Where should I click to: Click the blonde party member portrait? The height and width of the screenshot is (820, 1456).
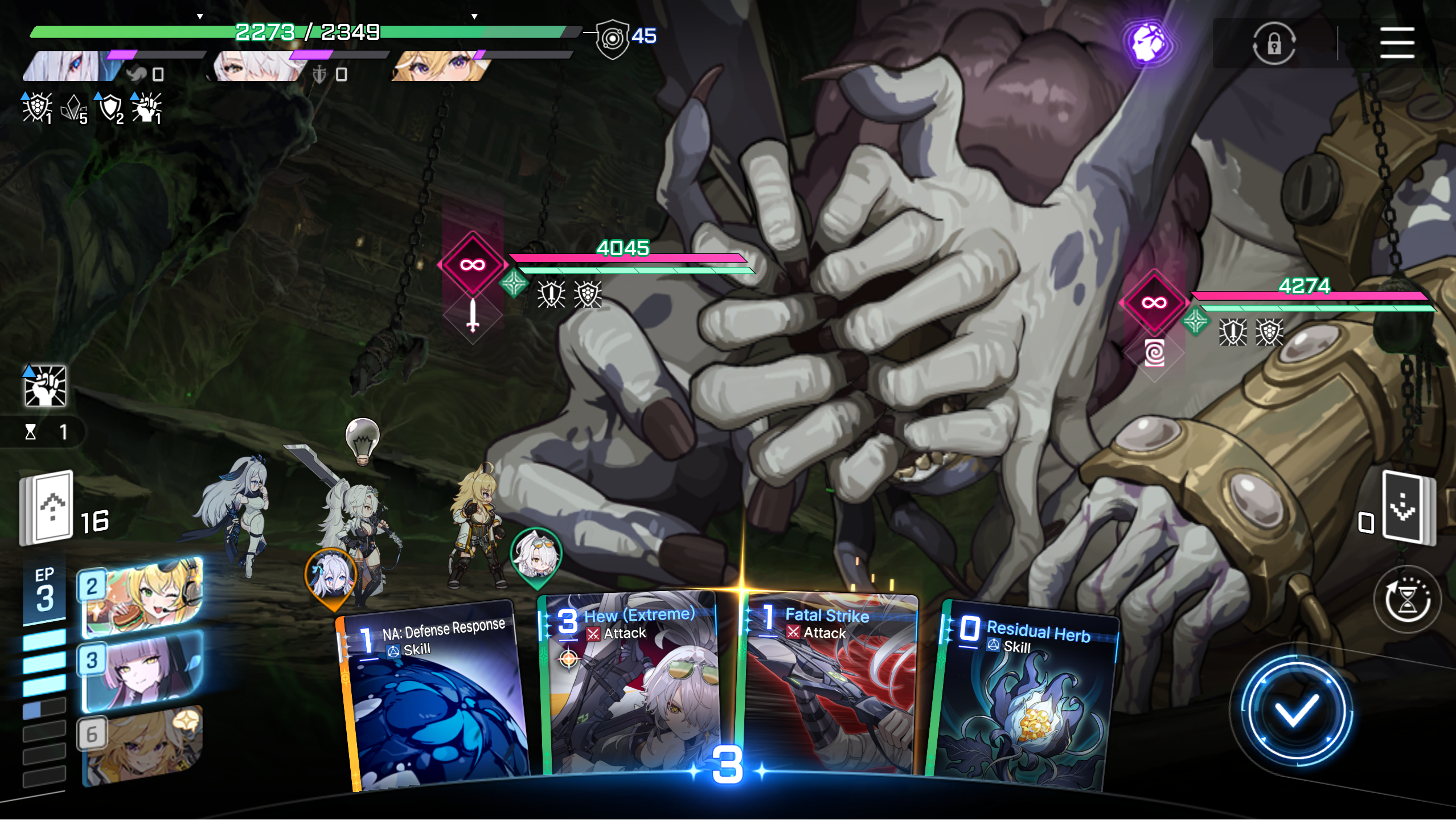pyautogui.click(x=438, y=66)
